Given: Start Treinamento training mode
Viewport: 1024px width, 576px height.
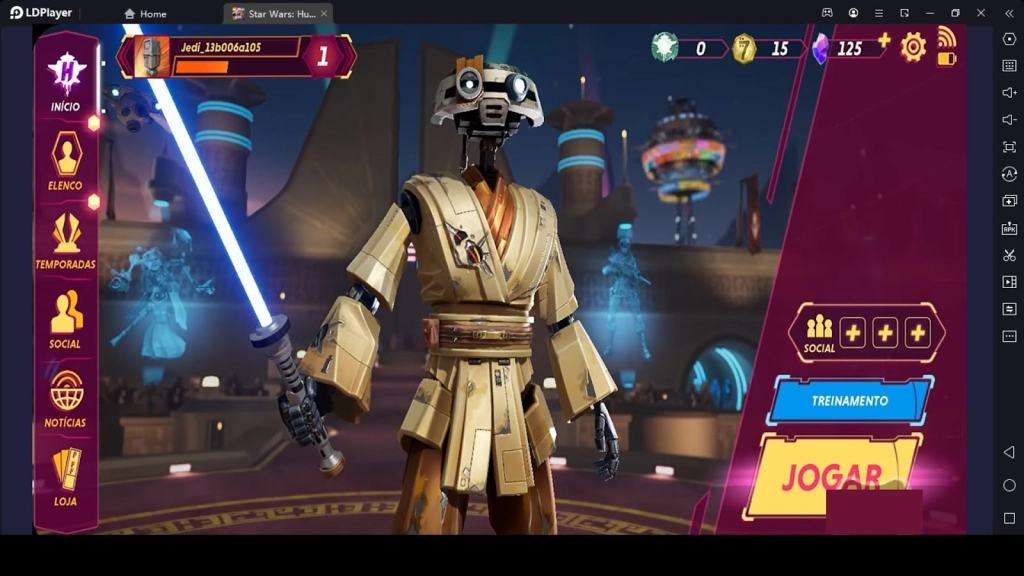Looking at the screenshot, I should [x=850, y=400].
